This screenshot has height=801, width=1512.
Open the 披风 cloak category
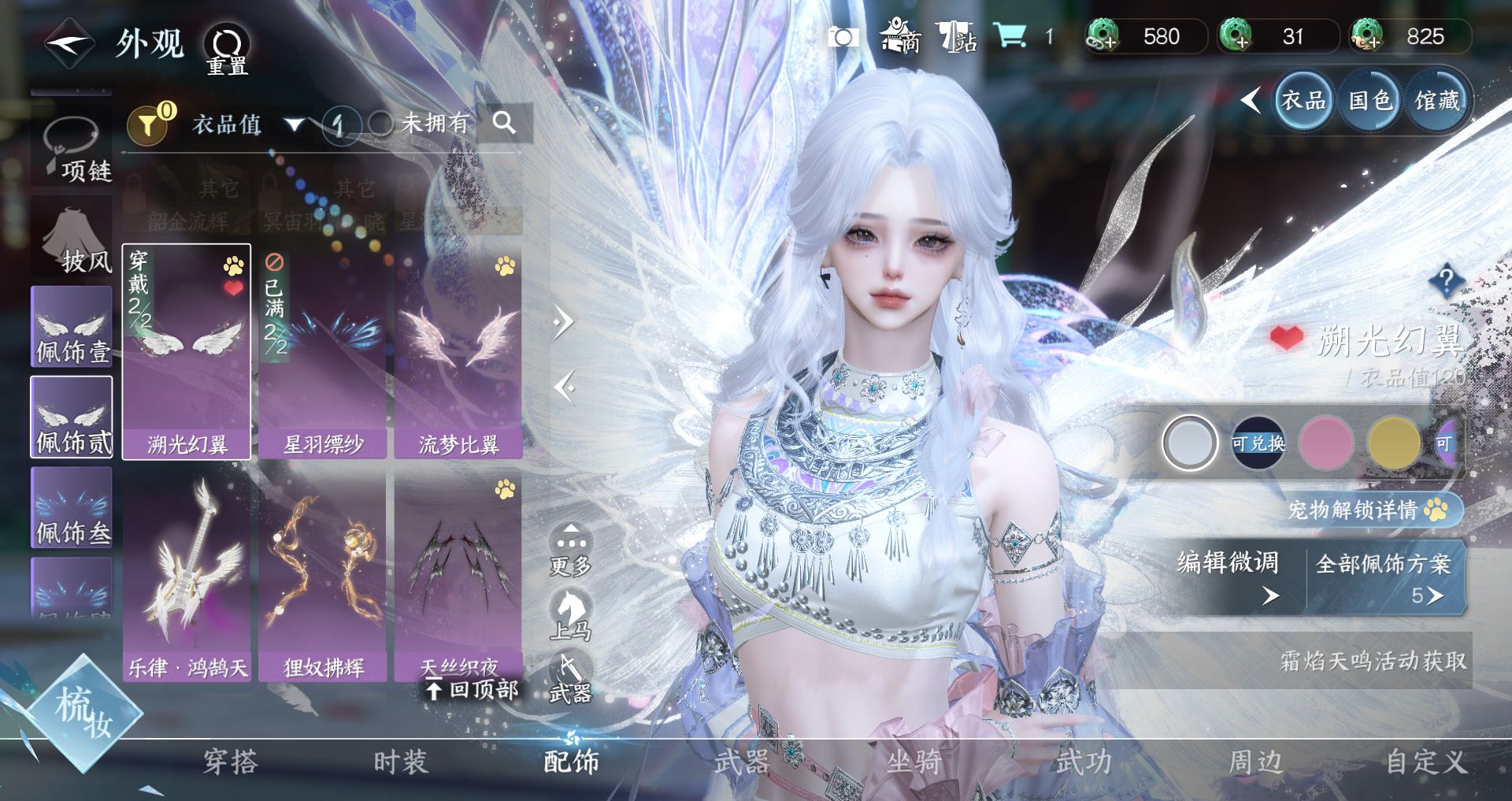(72, 238)
